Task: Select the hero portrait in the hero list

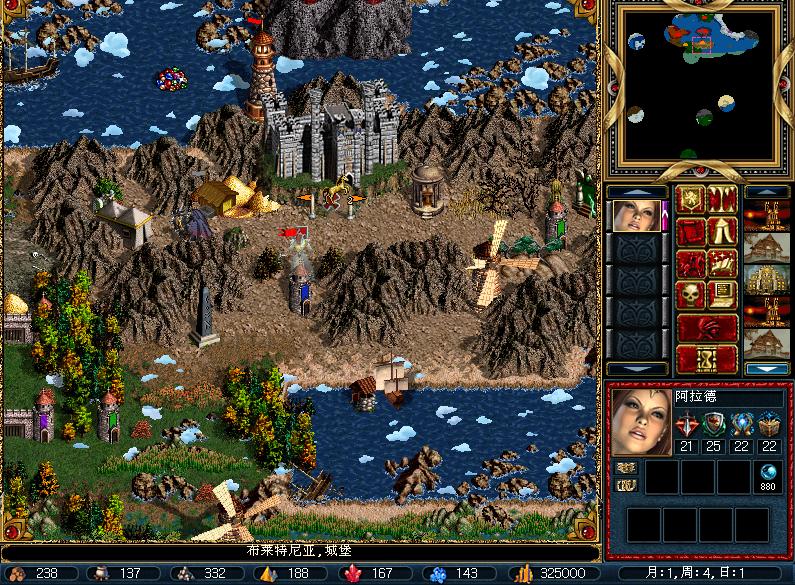Action: [637, 215]
